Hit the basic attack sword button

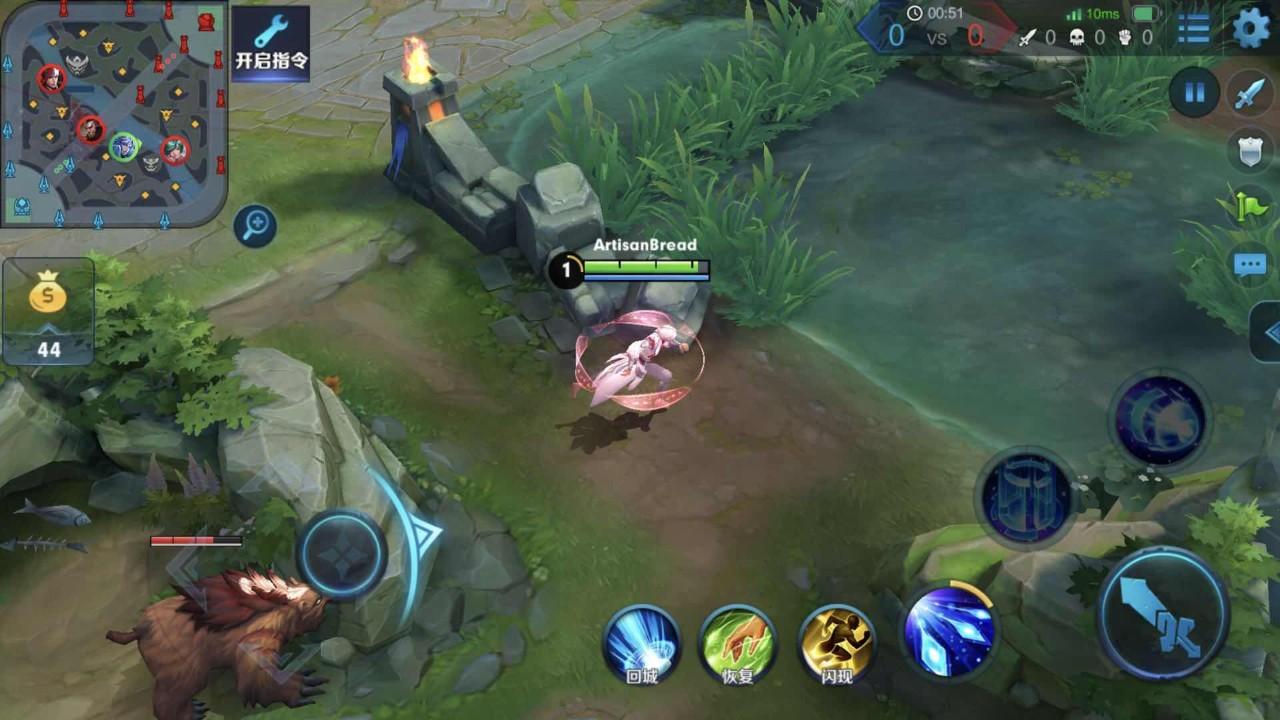click(x=1163, y=613)
